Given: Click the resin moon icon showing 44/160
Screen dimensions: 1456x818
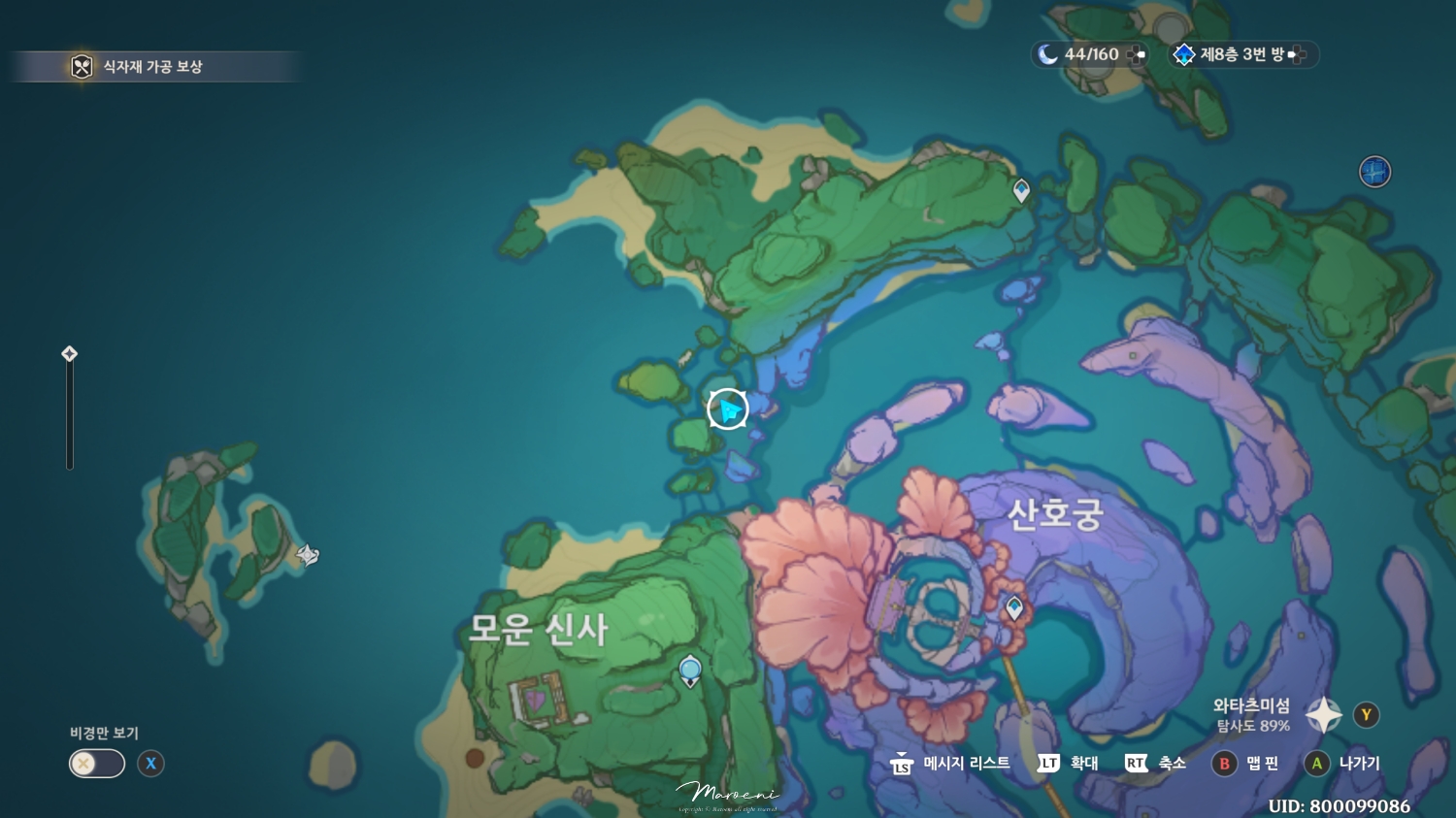Looking at the screenshot, I should click(1047, 54).
